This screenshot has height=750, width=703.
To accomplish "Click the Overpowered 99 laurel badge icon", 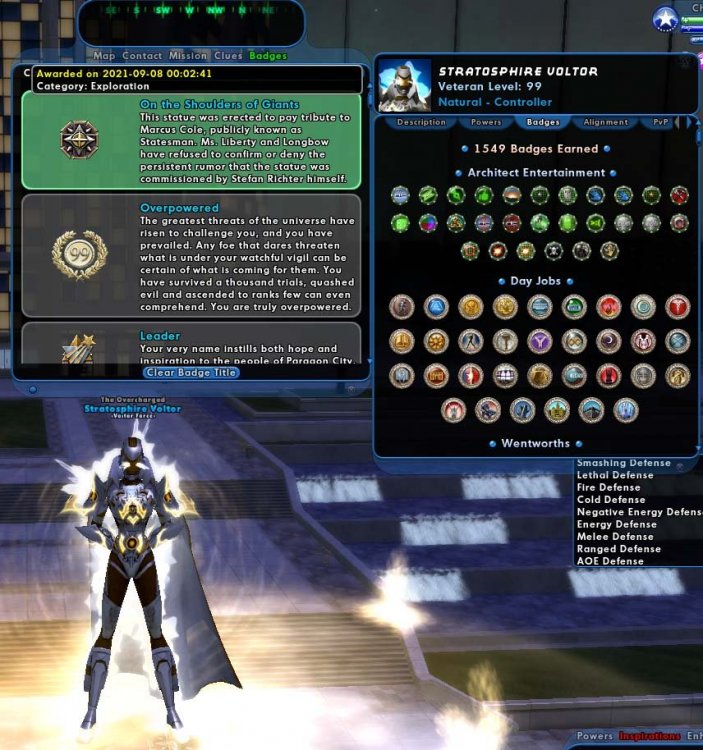I will point(79,253).
